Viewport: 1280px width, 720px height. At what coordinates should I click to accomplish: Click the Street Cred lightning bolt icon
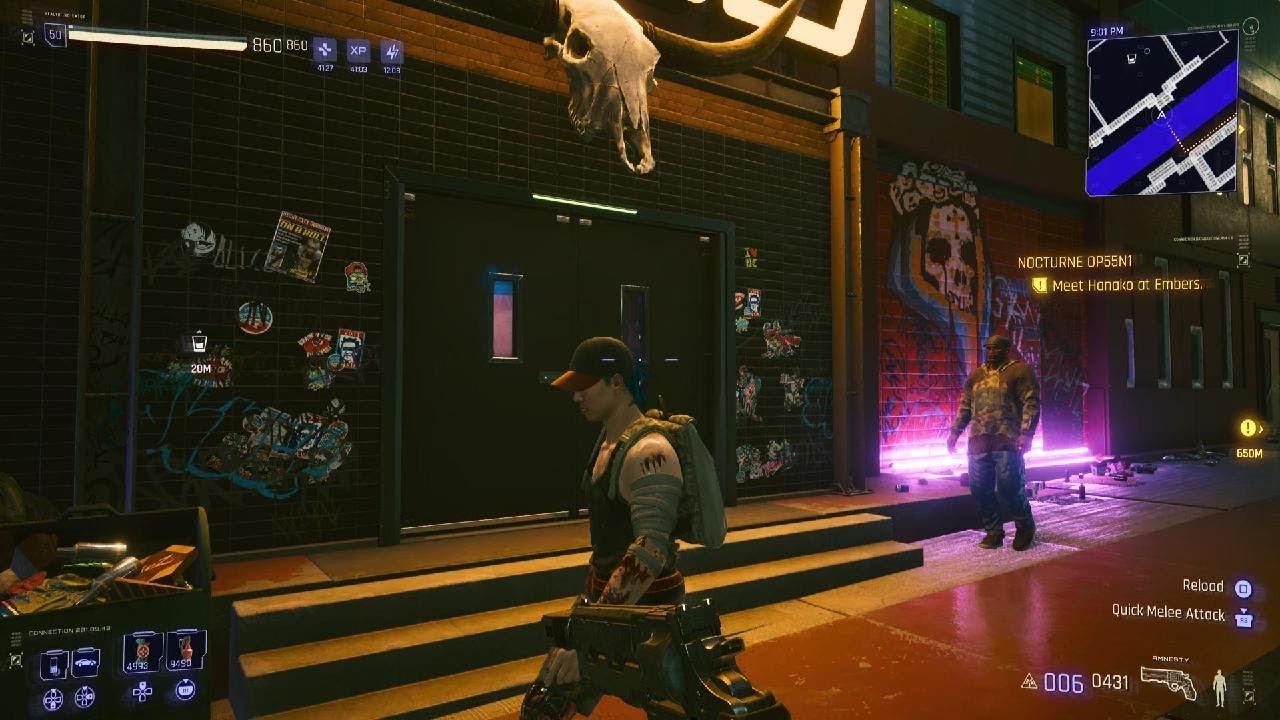coord(393,50)
